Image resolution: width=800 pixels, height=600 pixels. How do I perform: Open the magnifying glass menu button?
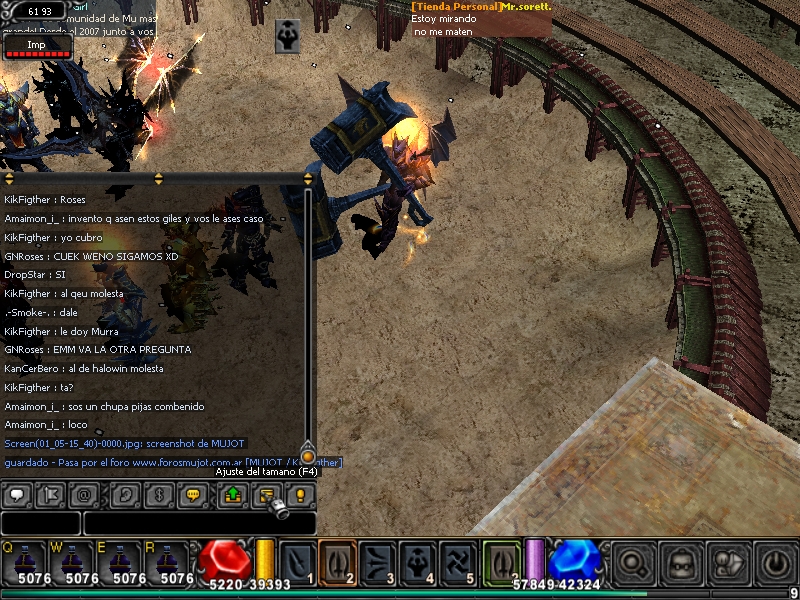pos(634,563)
